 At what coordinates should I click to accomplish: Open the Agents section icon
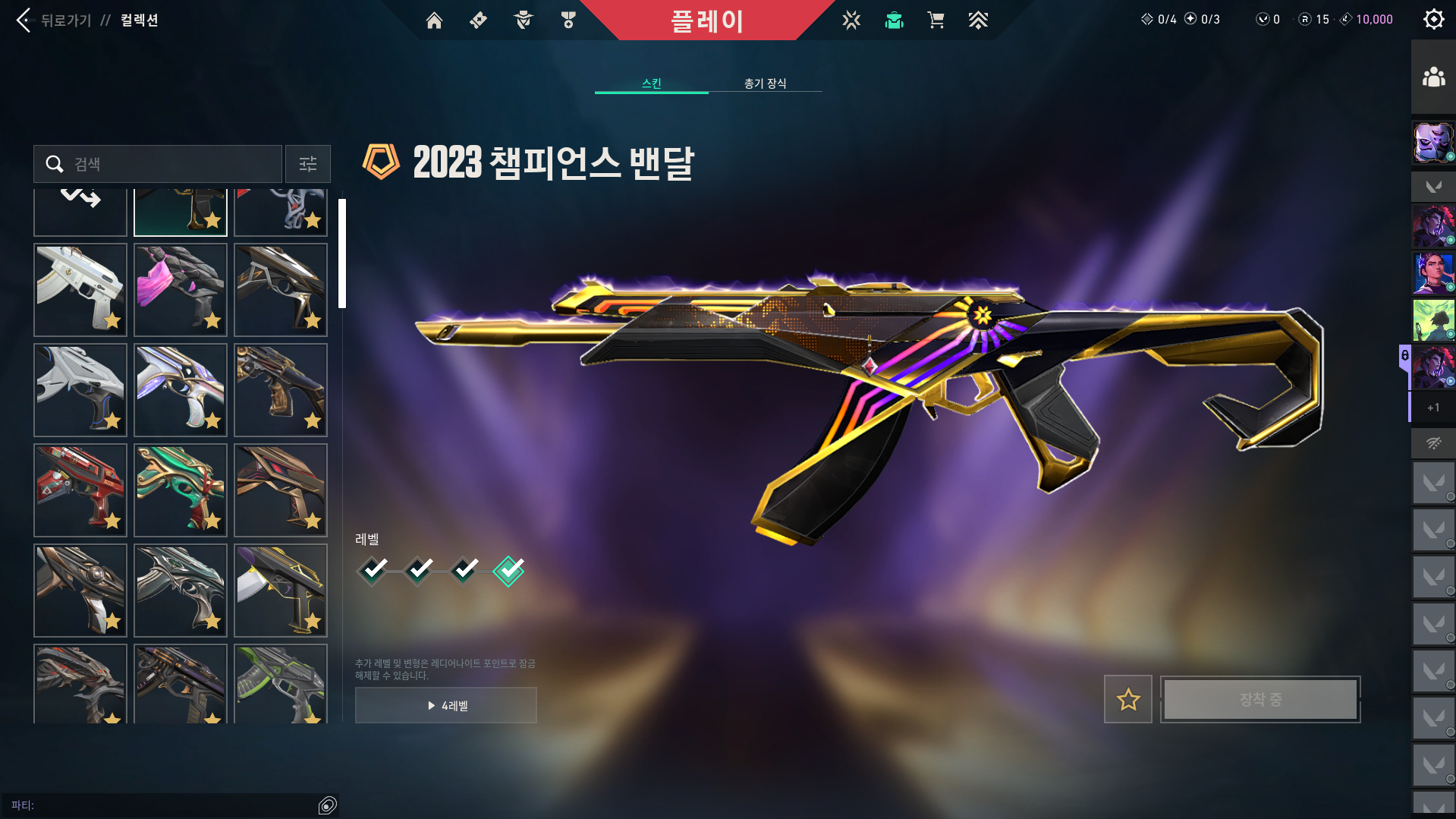pos(522,20)
